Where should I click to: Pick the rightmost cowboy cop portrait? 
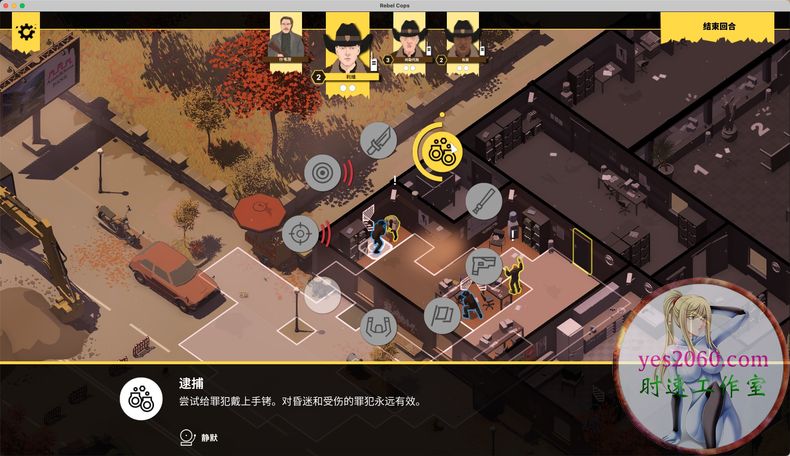coord(462,44)
